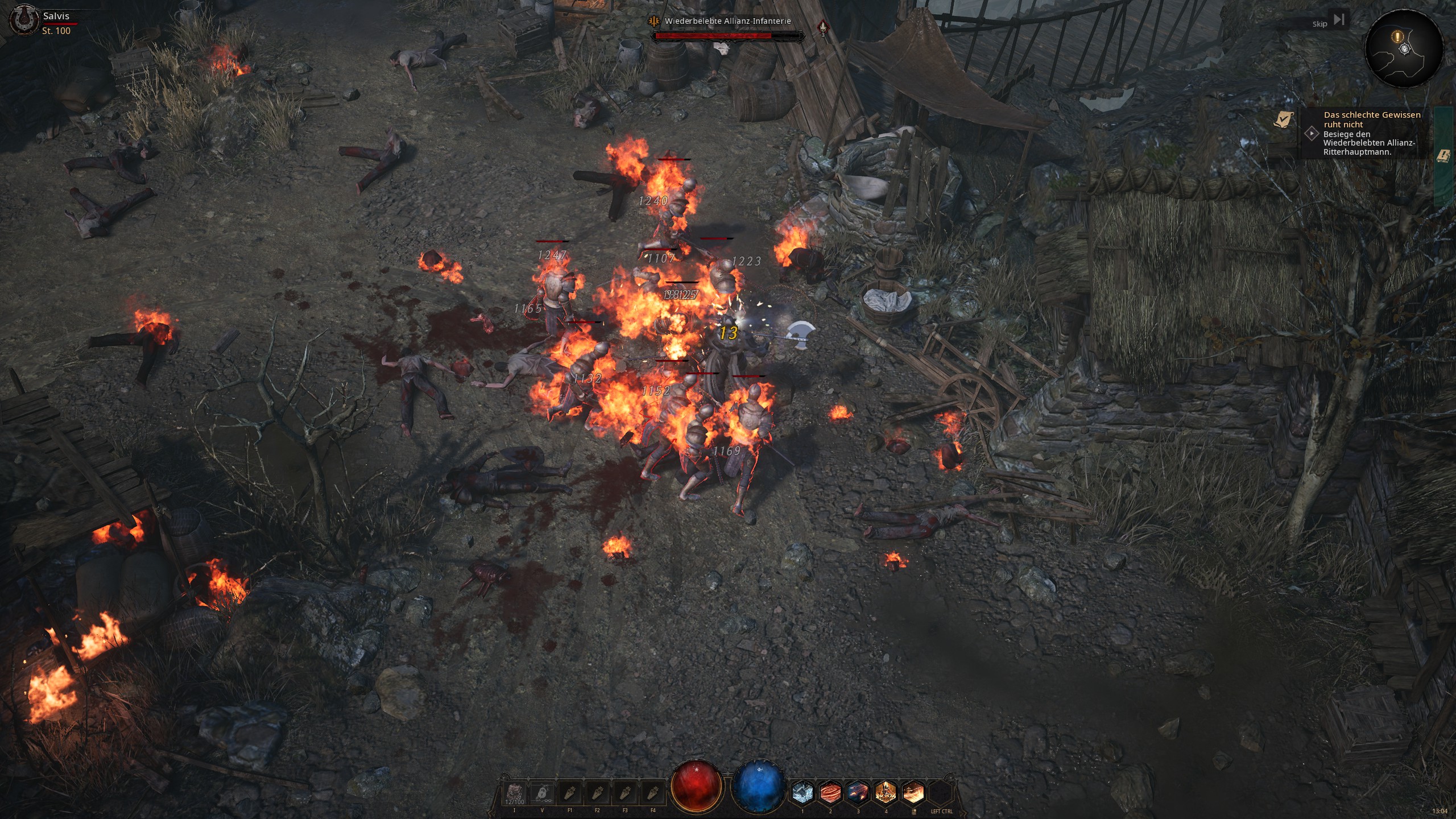
Task: Select the F1 potion slot
Action: click(570, 793)
